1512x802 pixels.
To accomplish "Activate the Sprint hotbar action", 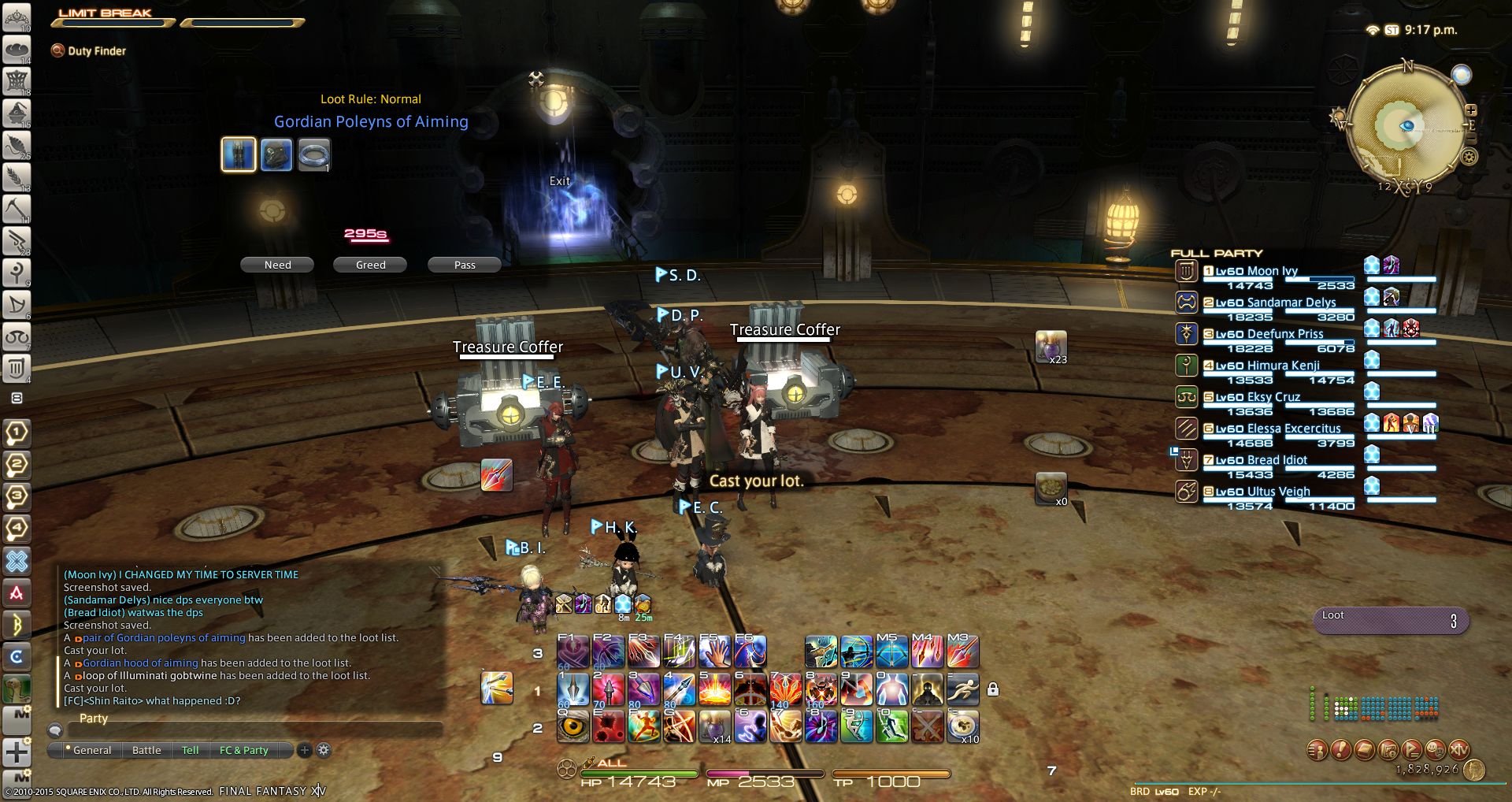I will (x=962, y=689).
